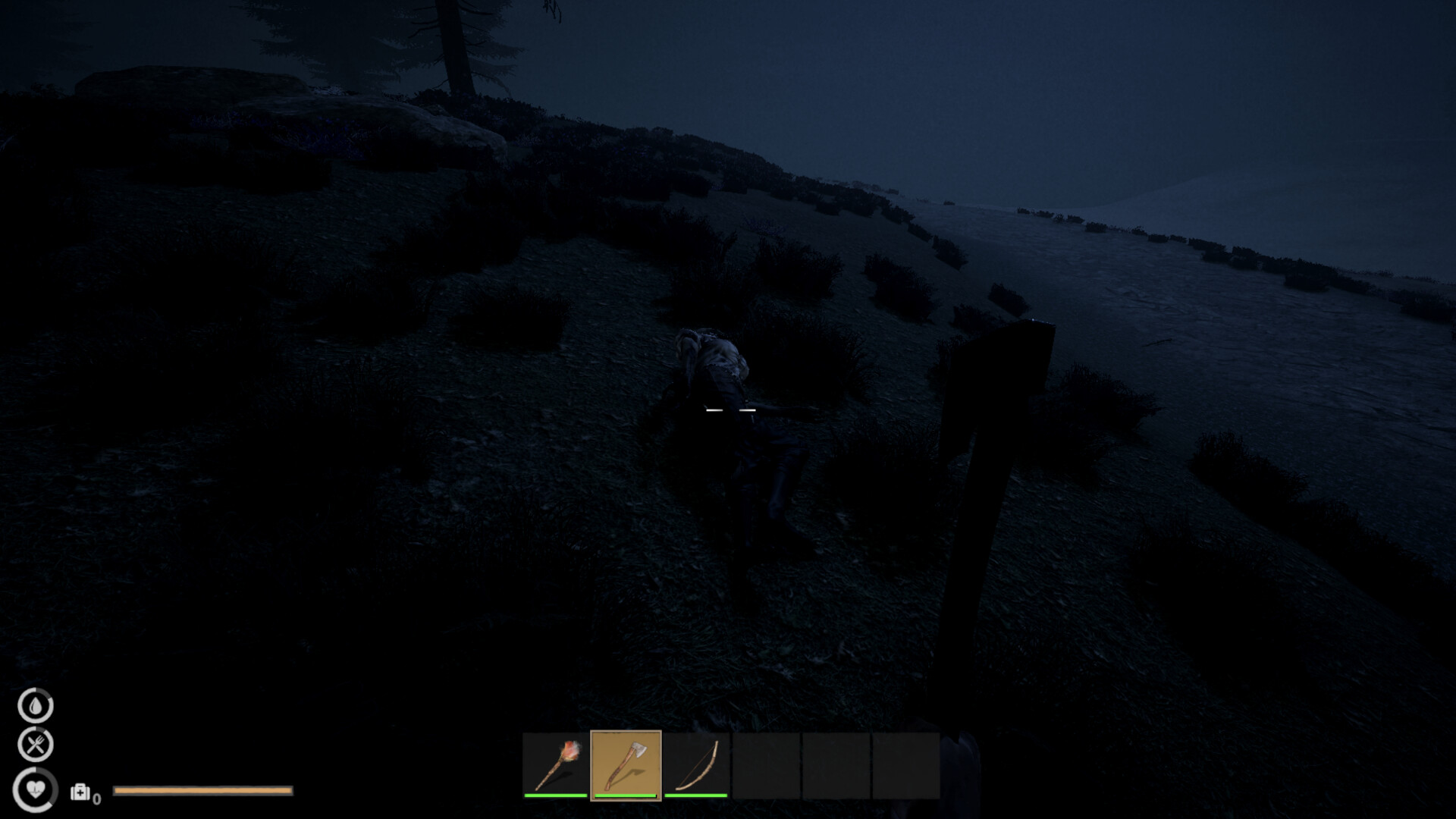Click the first aid kit icon showing 0
The height and width of the screenshot is (819, 1456).
point(80,793)
